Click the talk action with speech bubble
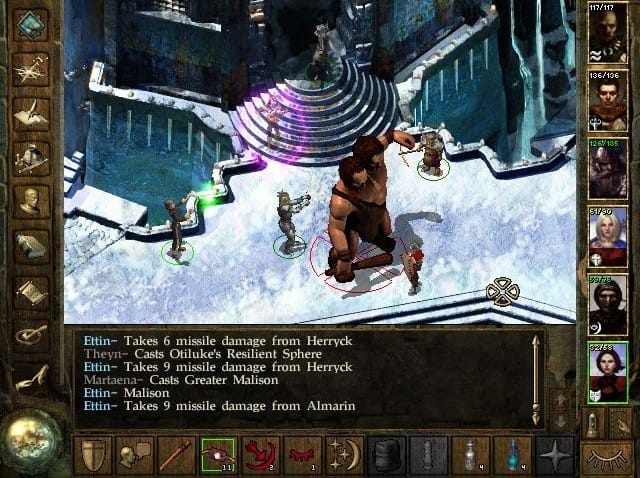The width and height of the screenshot is (640, 478). [x=135, y=456]
